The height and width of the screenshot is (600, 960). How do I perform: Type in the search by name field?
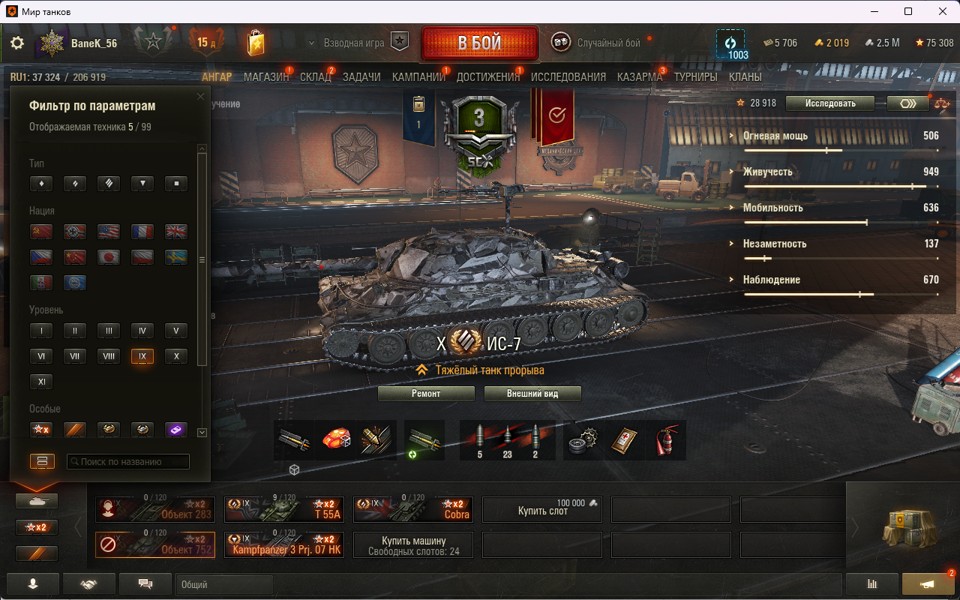coord(128,462)
